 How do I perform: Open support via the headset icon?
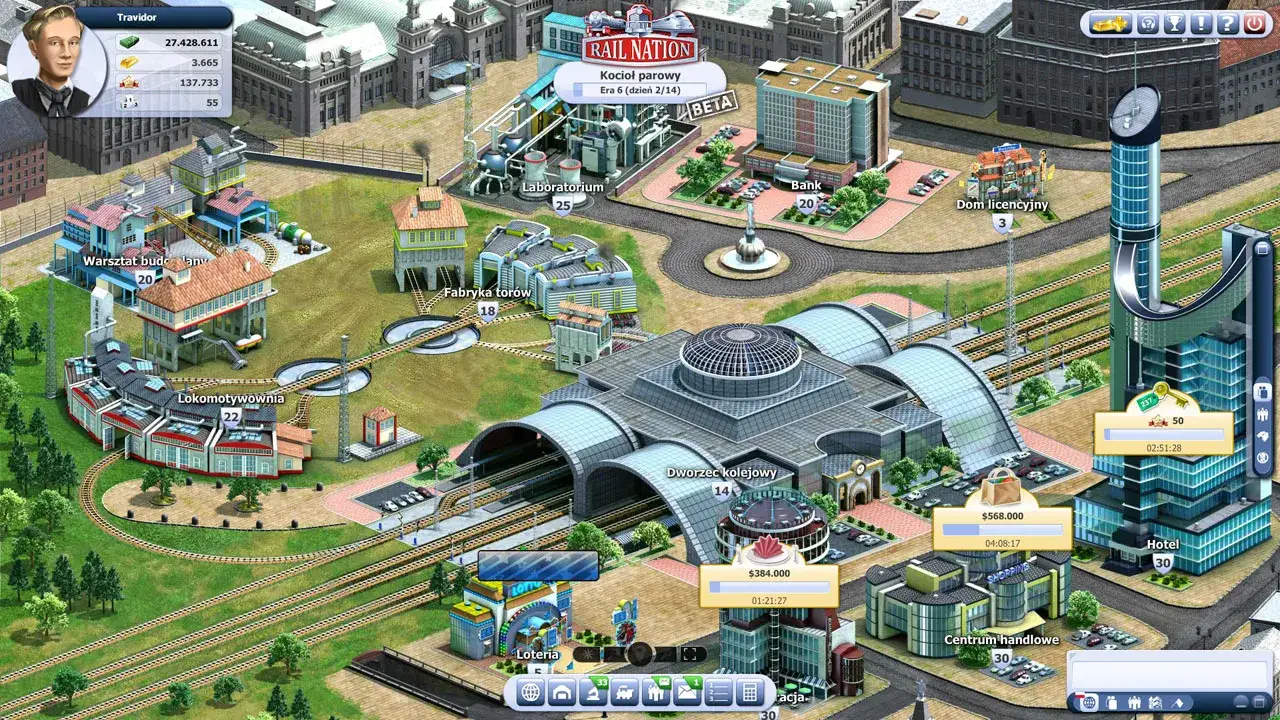point(1148,24)
